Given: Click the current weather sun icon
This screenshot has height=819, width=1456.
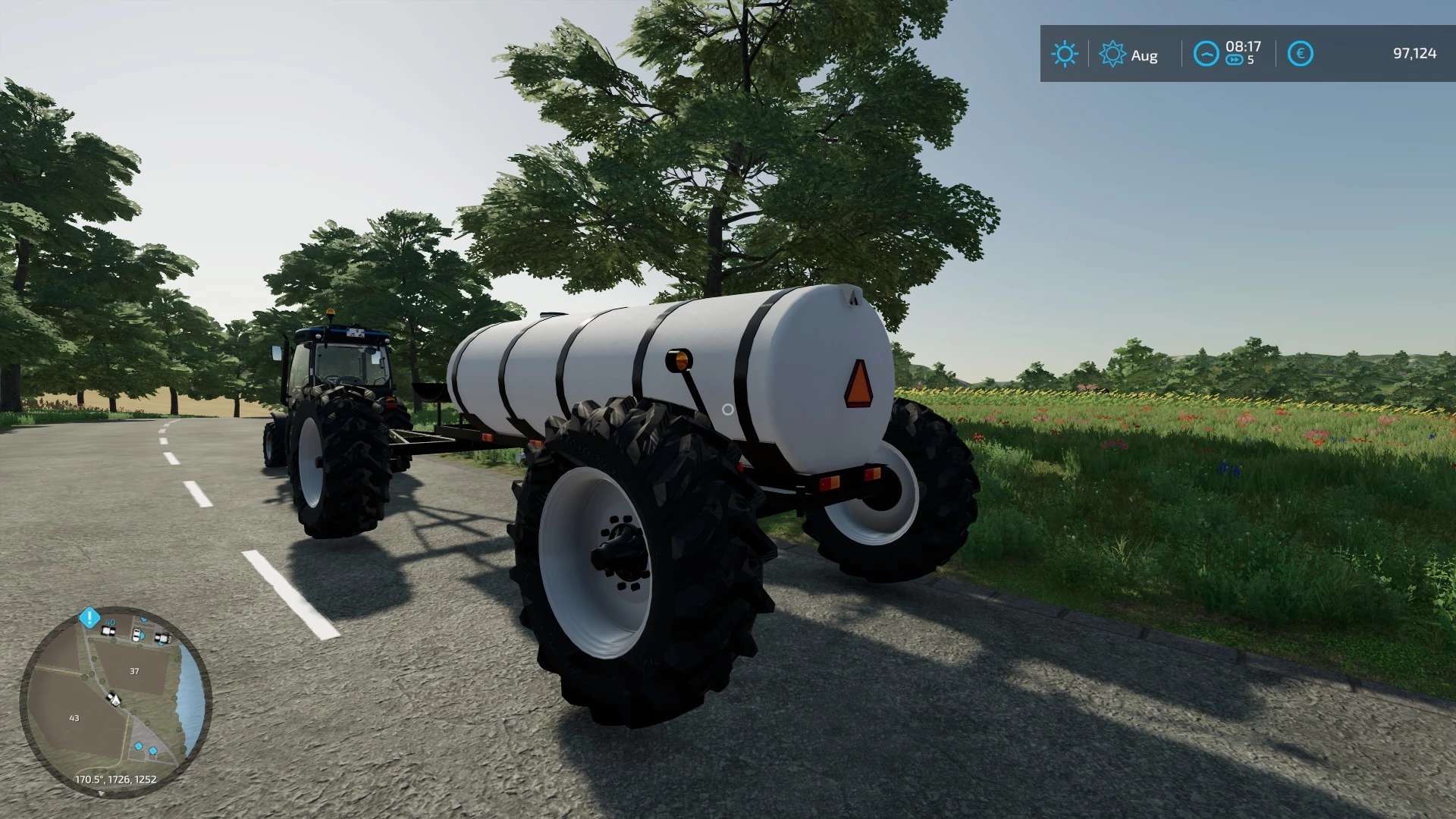Looking at the screenshot, I should click(1065, 53).
